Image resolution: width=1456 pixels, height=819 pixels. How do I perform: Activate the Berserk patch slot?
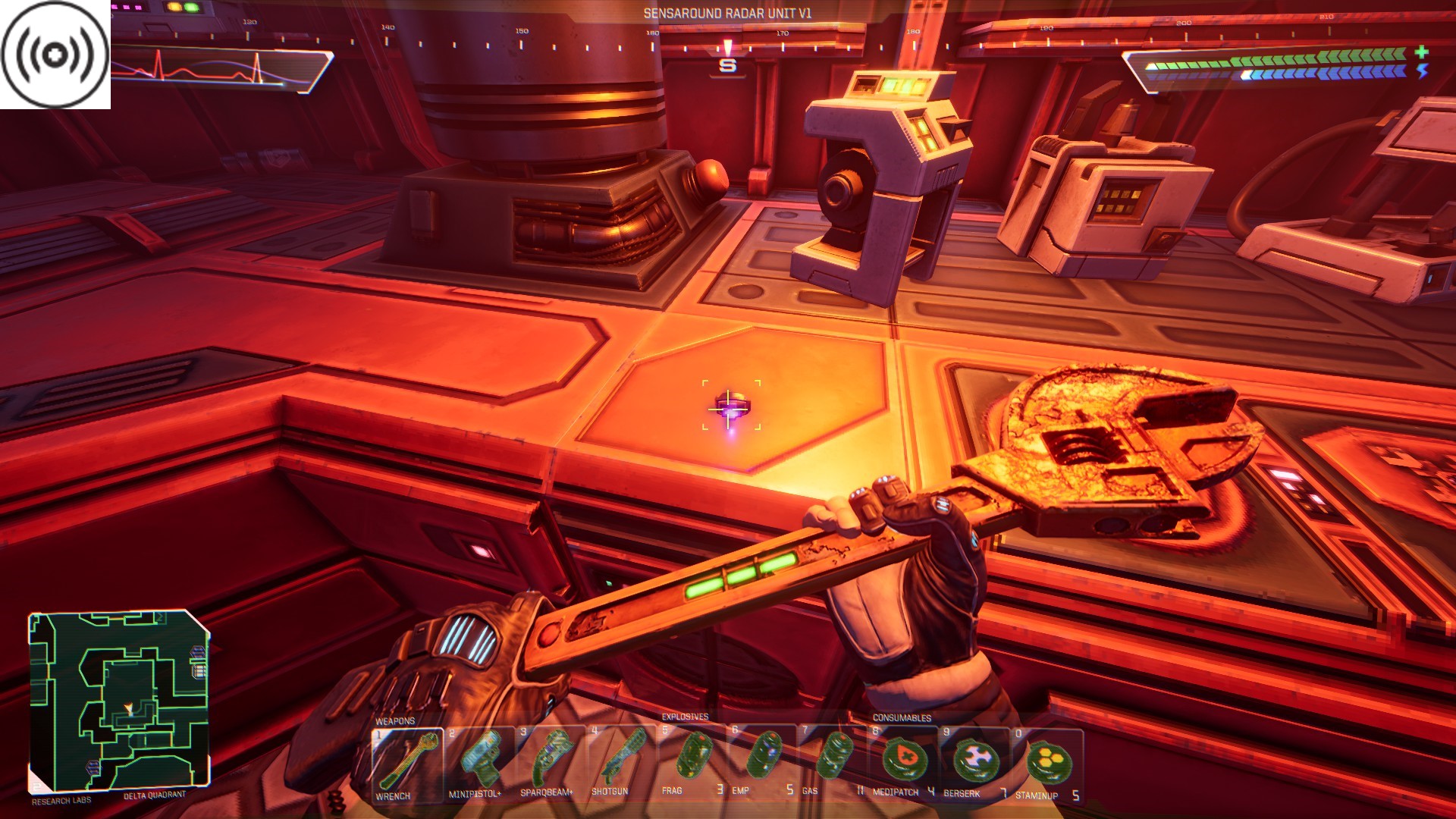click(974, 761)
